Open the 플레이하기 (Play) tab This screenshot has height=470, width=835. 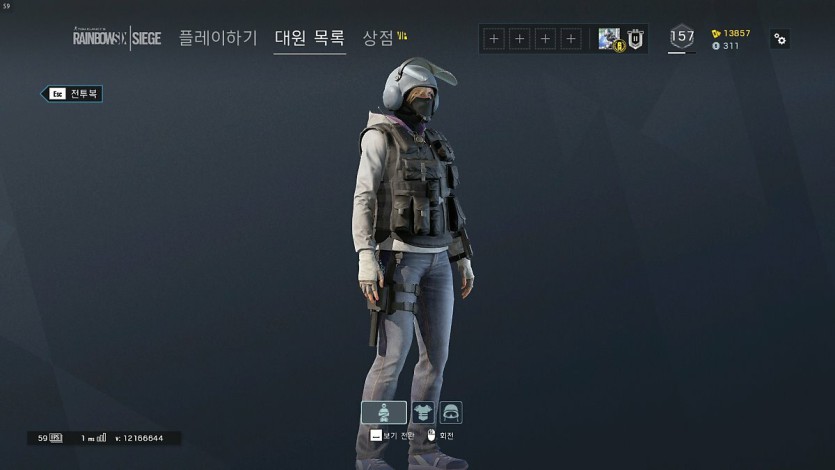tap(218, 38)
